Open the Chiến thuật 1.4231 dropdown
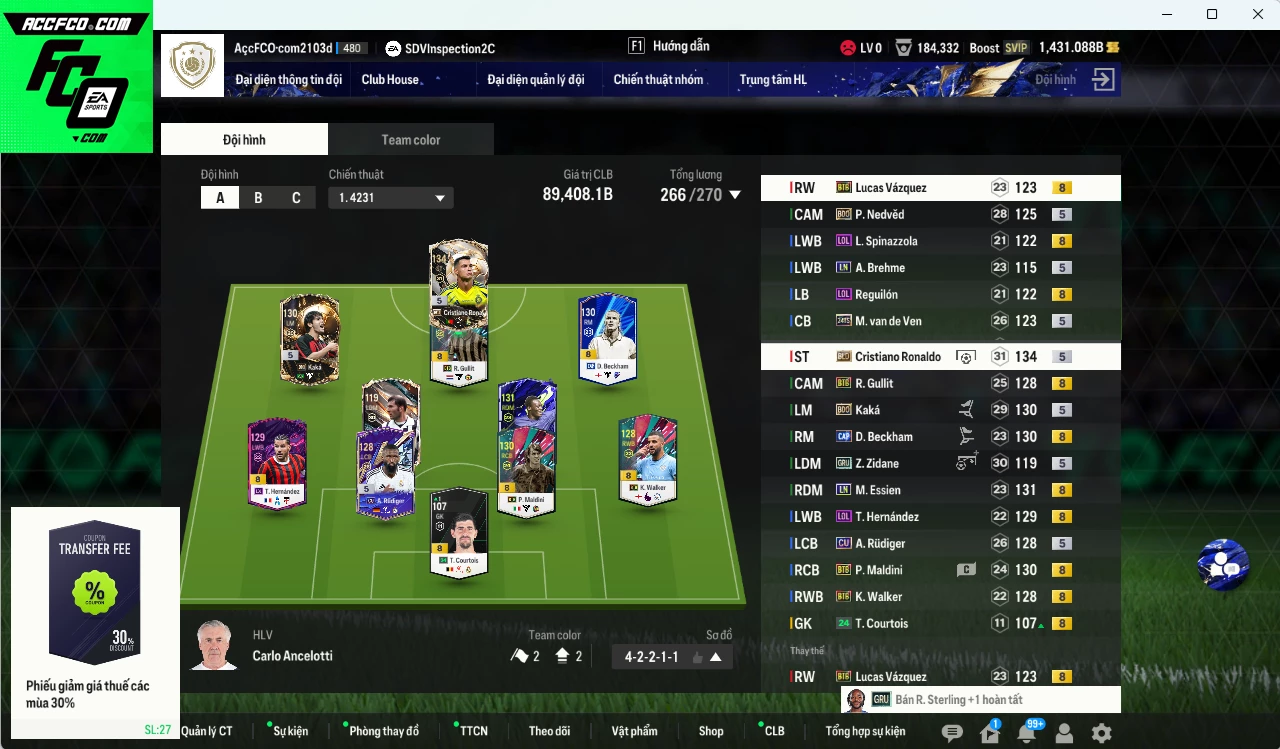The height and width of the screenshot is (749, 1280). [x=390, y=197]
